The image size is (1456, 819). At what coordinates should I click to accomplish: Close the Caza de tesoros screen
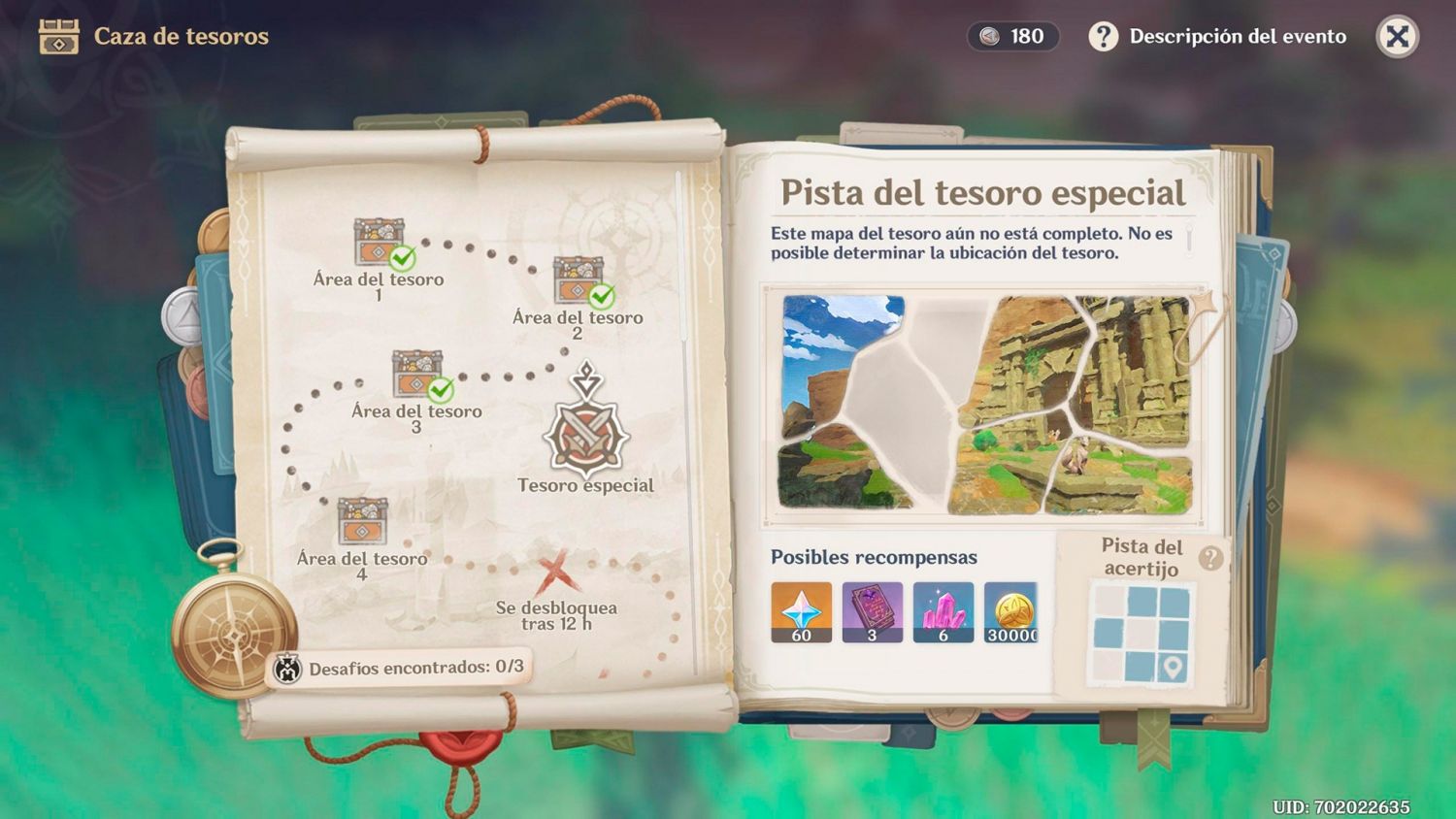1397,37
